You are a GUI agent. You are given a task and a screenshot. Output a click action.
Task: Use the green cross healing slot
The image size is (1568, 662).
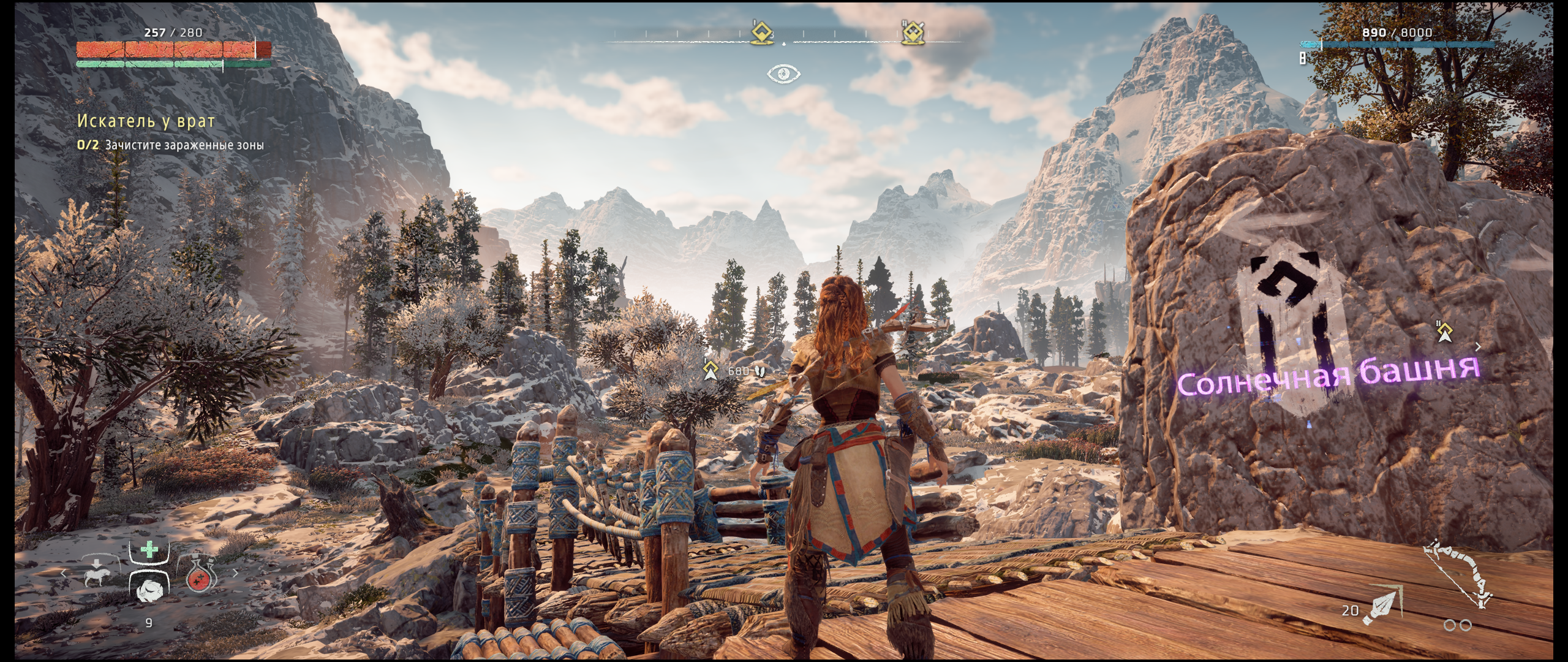149,550
